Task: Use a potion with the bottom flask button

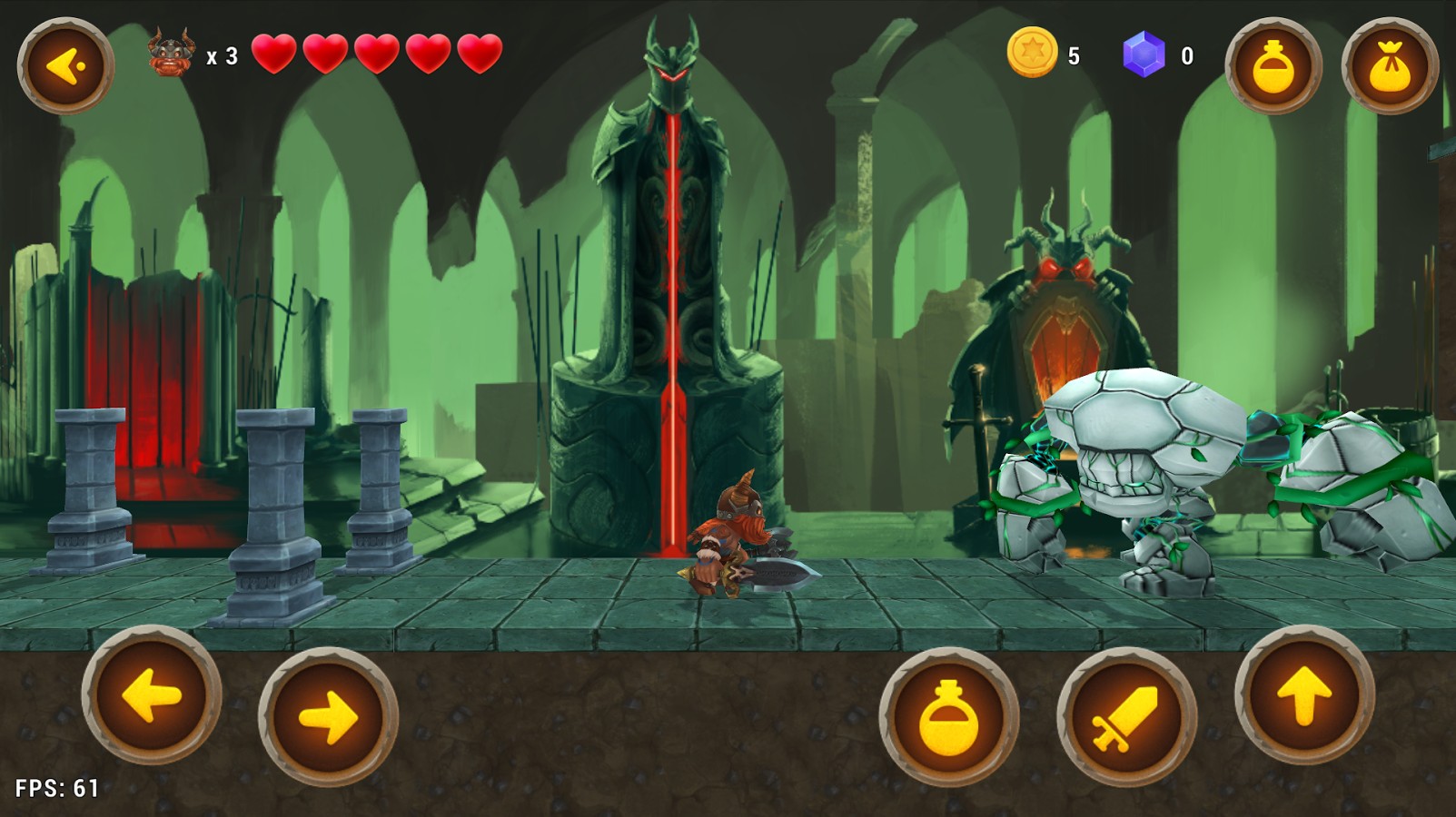Action: (x=948, y=717)
